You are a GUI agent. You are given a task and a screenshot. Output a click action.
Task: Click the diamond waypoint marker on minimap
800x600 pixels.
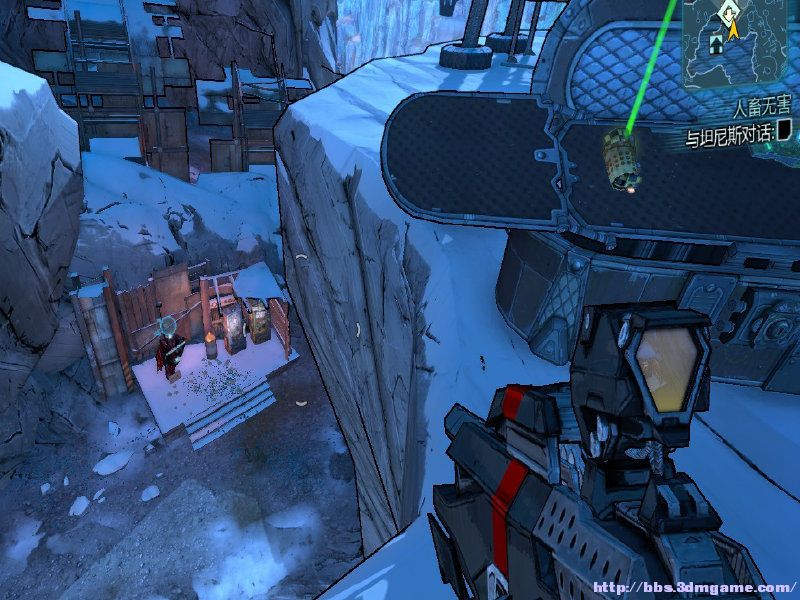tap(728, 11)
